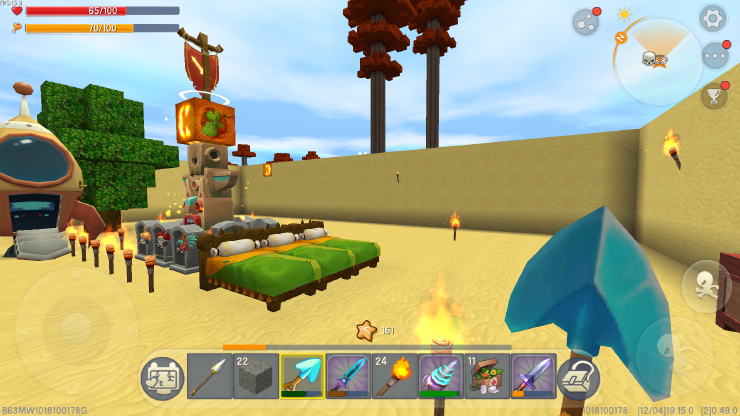Open the backpack inventory button
Image resolution: width=740 pixels, height=416 pixels.
pyautogui.click(x=578, y=378)
